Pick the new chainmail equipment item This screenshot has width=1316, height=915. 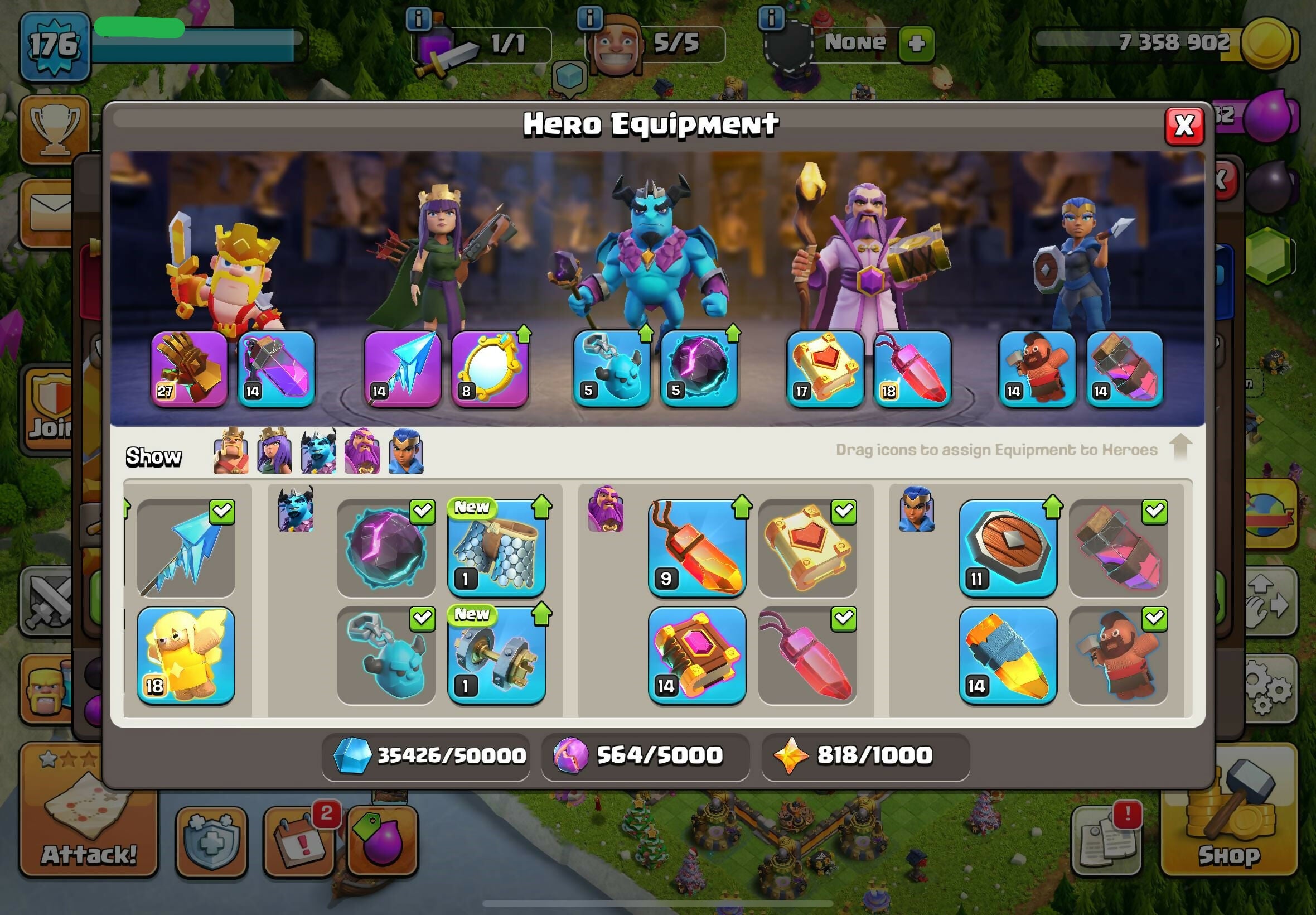click(496, 548)
